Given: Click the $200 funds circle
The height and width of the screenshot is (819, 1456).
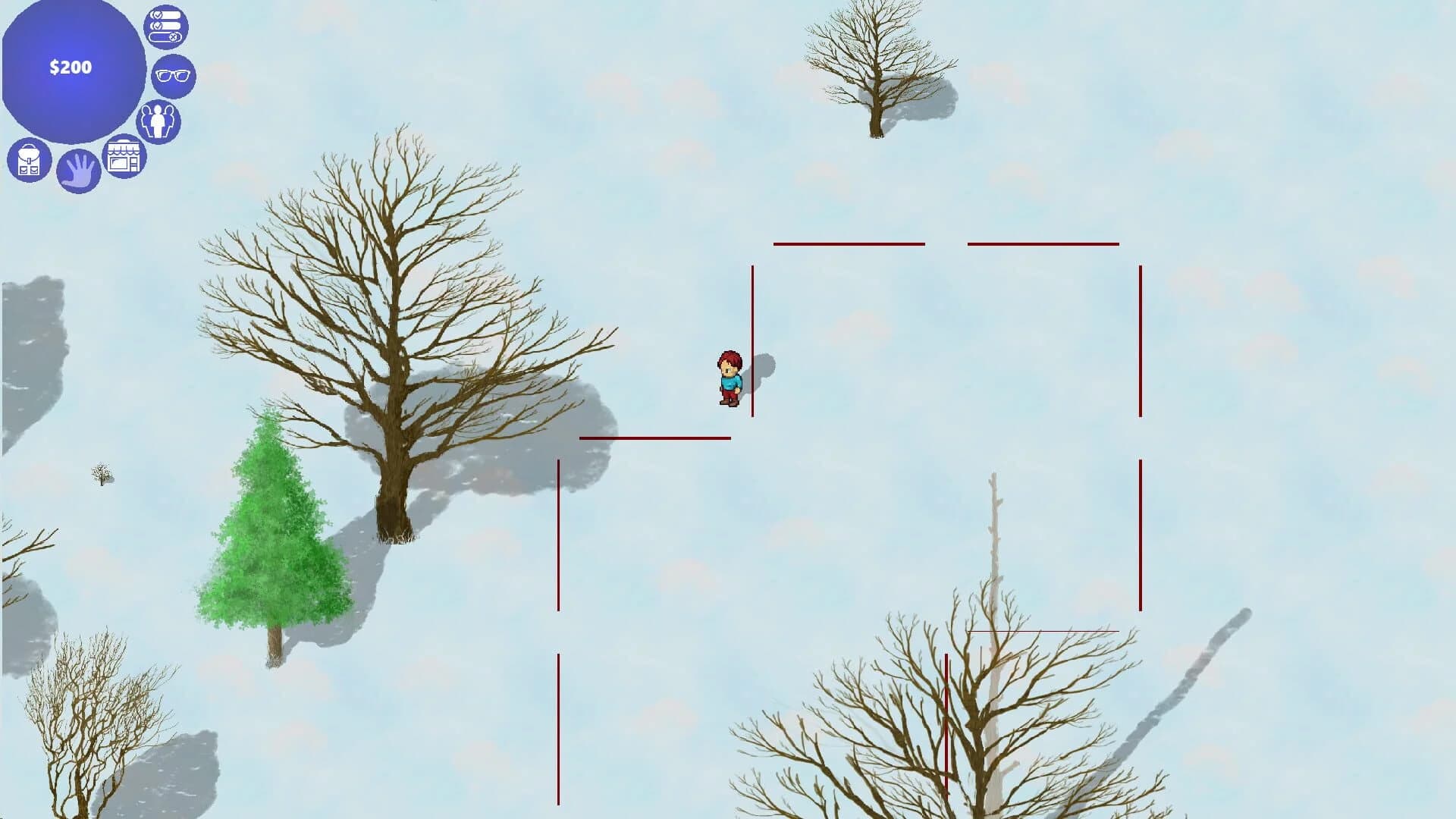Looking at the screenshot, I should pyautogui.click(x=71, y=67).
